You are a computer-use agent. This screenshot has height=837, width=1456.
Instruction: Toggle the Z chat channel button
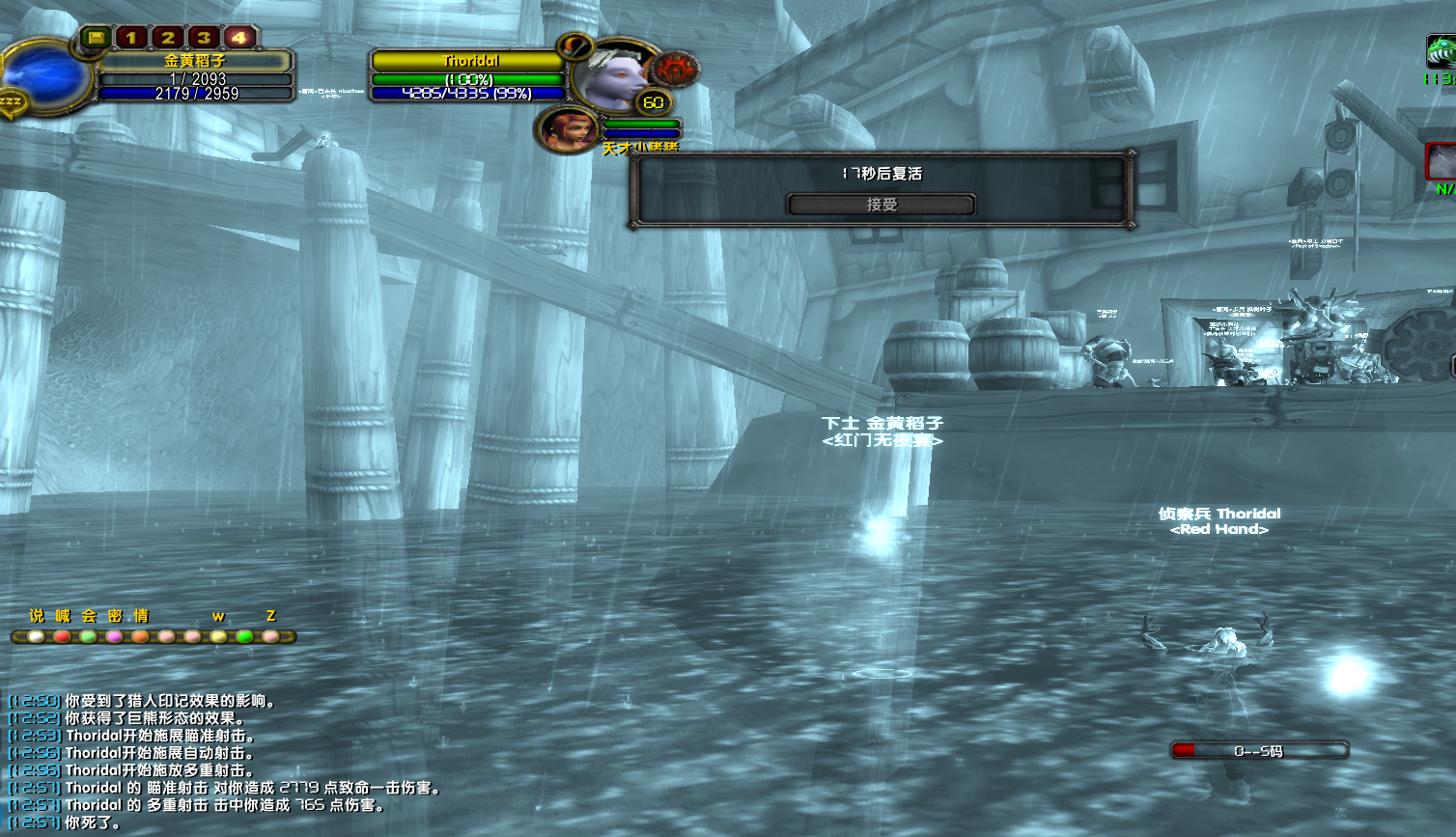tap(271, 615)
